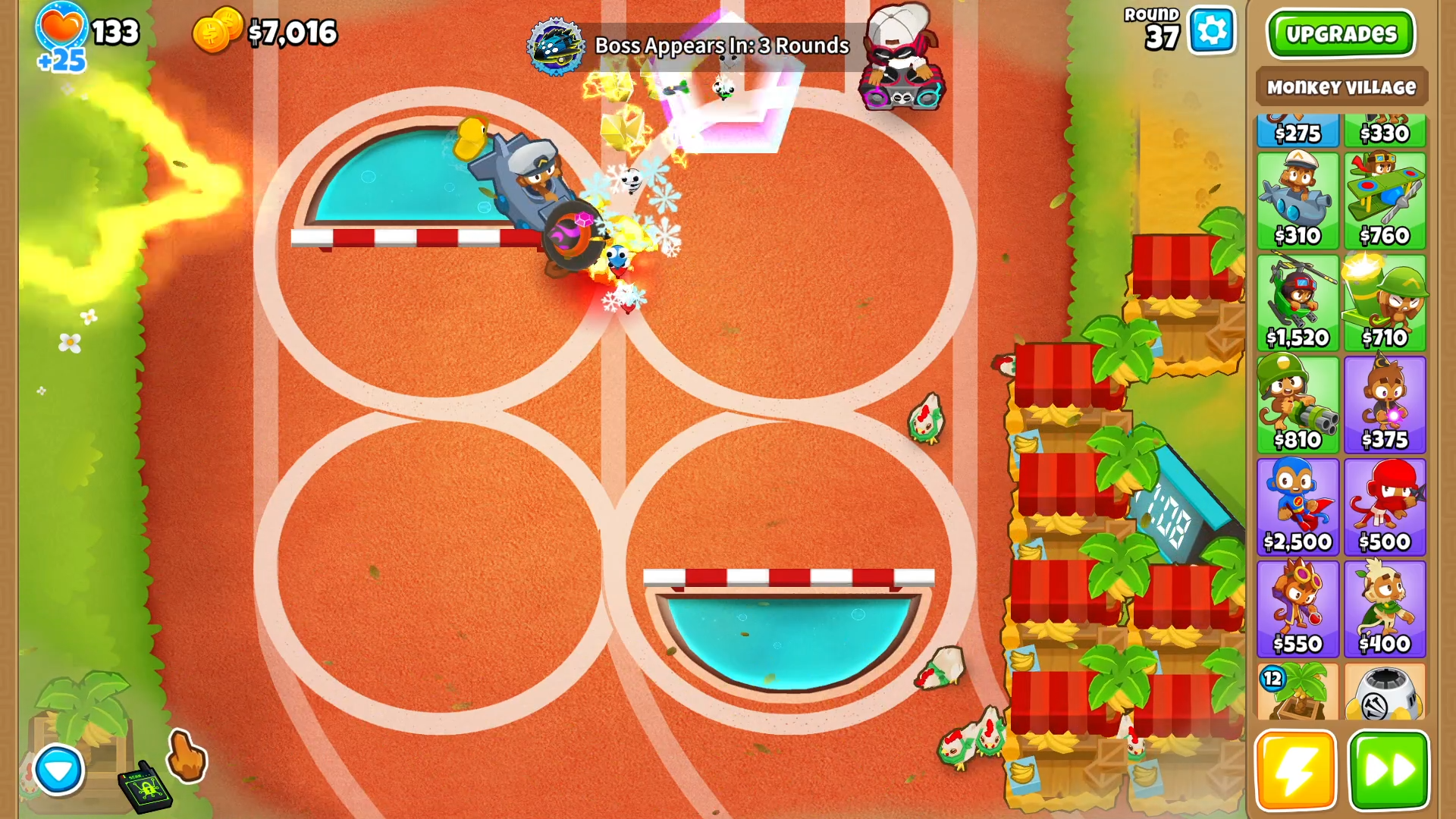The image size is (1456, 819).
Task: Activate the yellow lightning bolt ability button
Action: (x=1295, y=770)
